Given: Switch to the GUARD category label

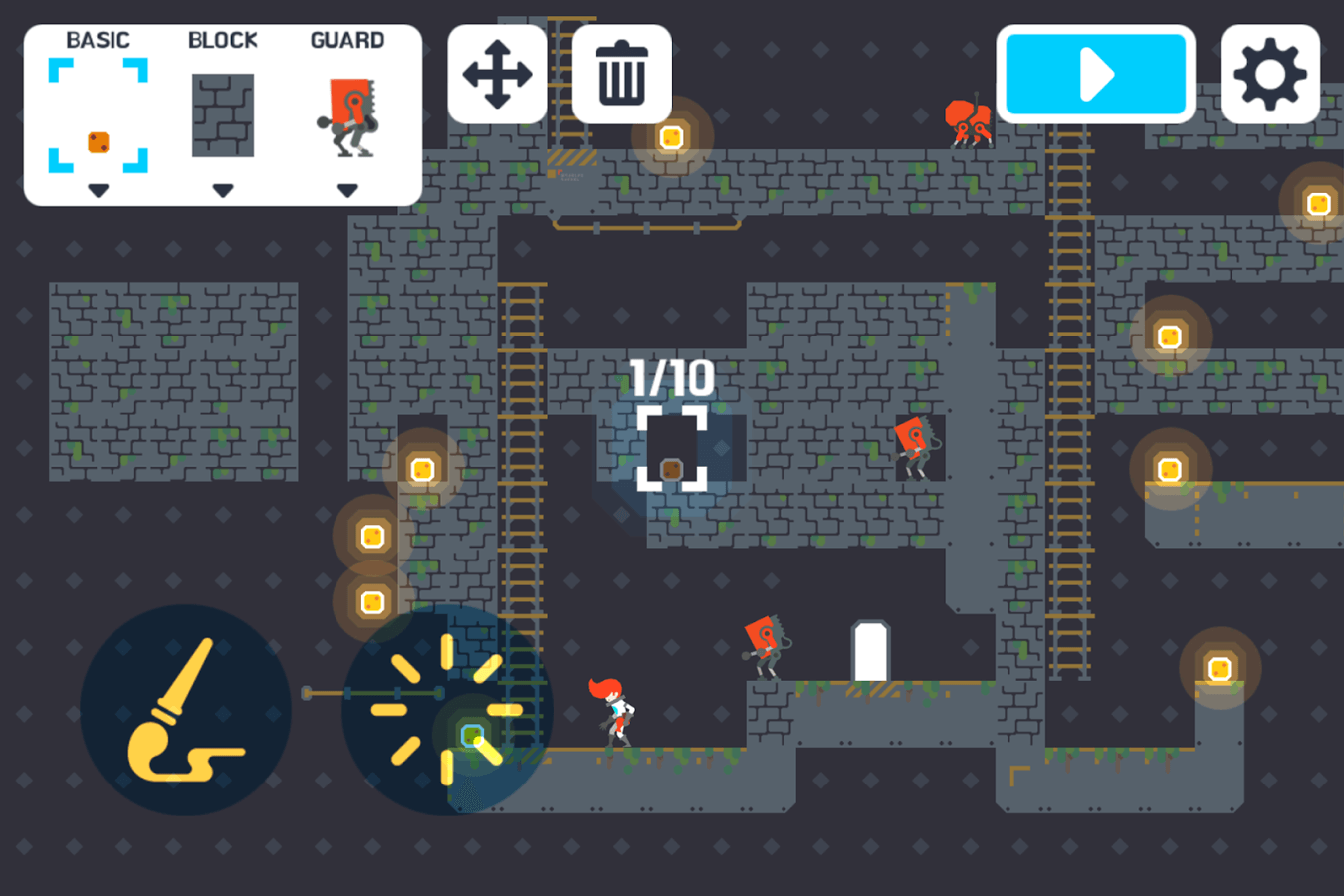Looking at the screenshot, I should 347,40.
